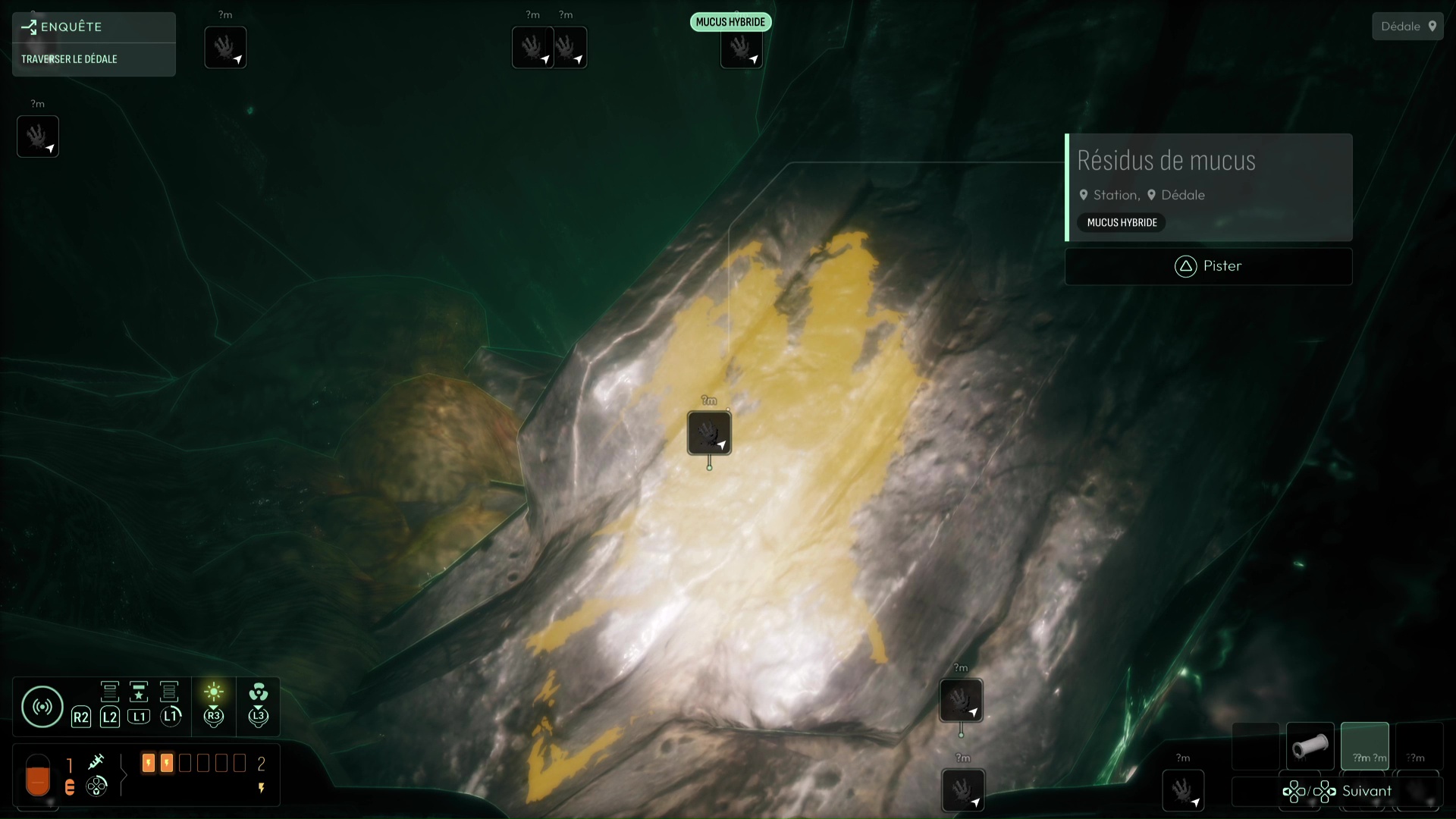Select the handprint marker at screen bottom right
1456x819 pixels.
click(x=1185, y=791)
